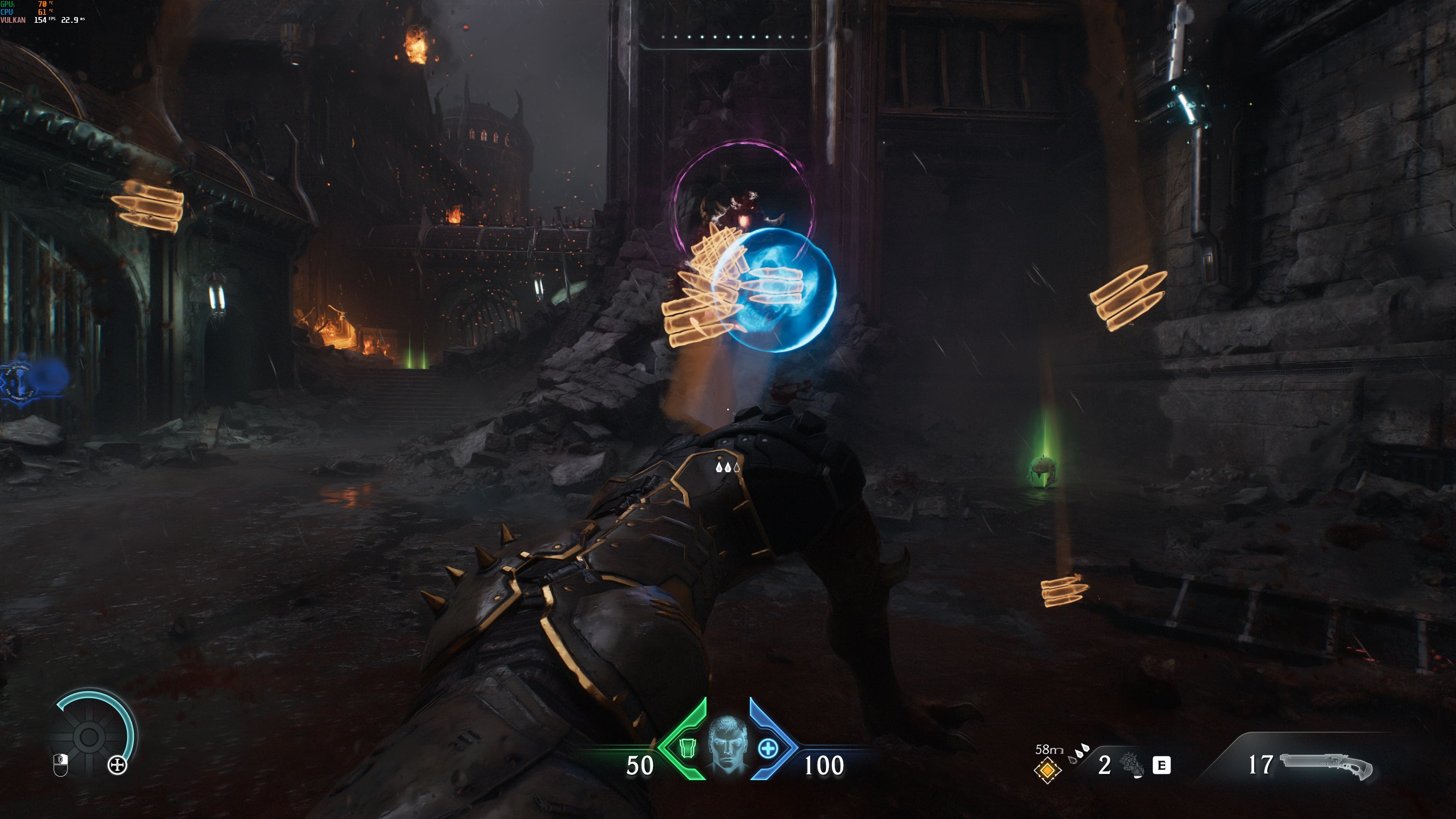
Task: Select the shotgun weapon icon
Action: tap(1326, 765)
